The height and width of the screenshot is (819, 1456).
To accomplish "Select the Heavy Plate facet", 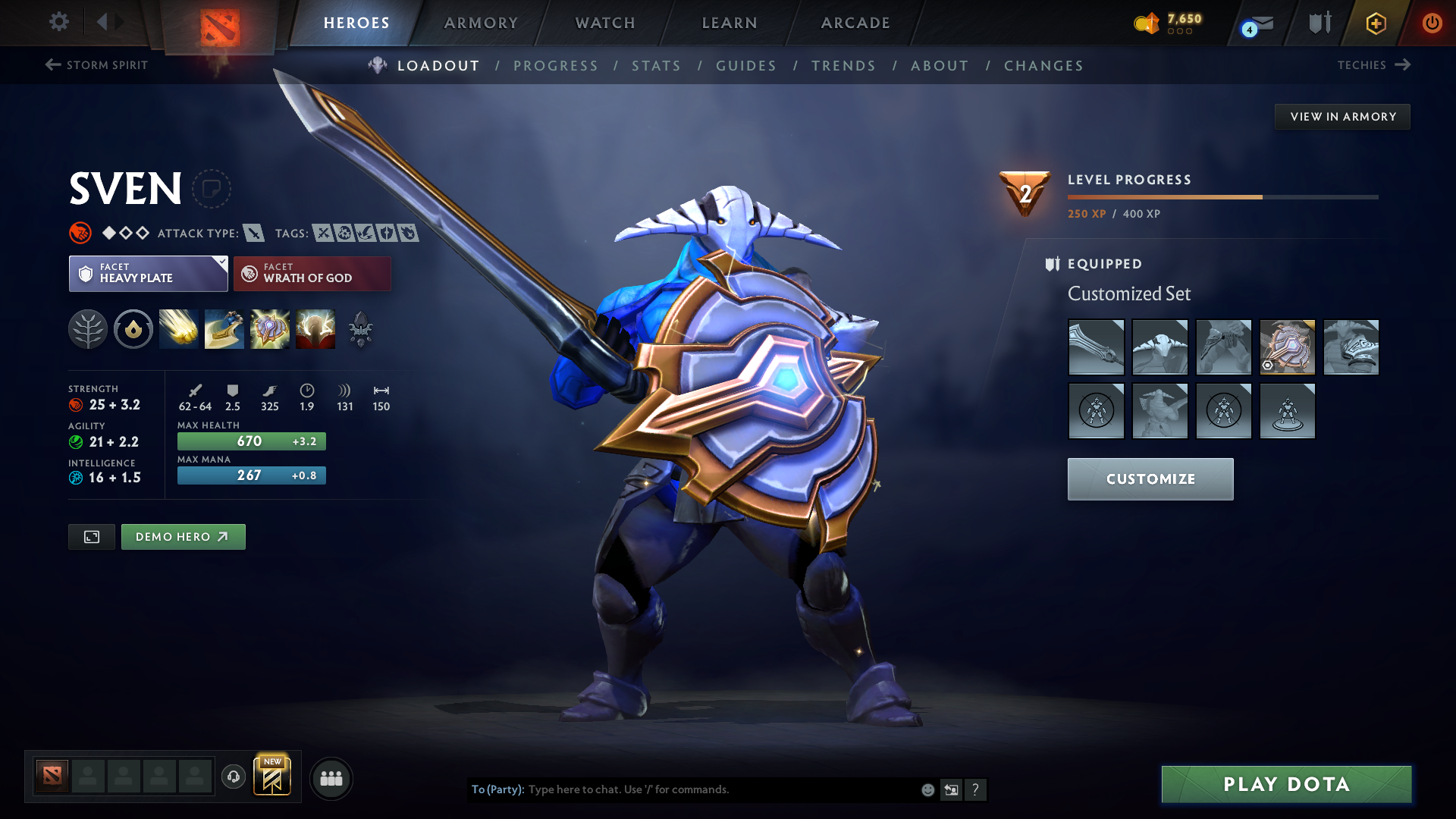I will (144, 273).
